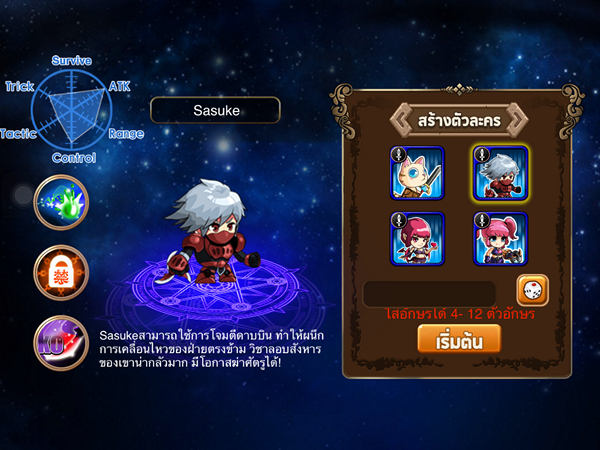Roll a random name with dice button
Viewport: 600px width, 450px height.
[x=532, y=290]
